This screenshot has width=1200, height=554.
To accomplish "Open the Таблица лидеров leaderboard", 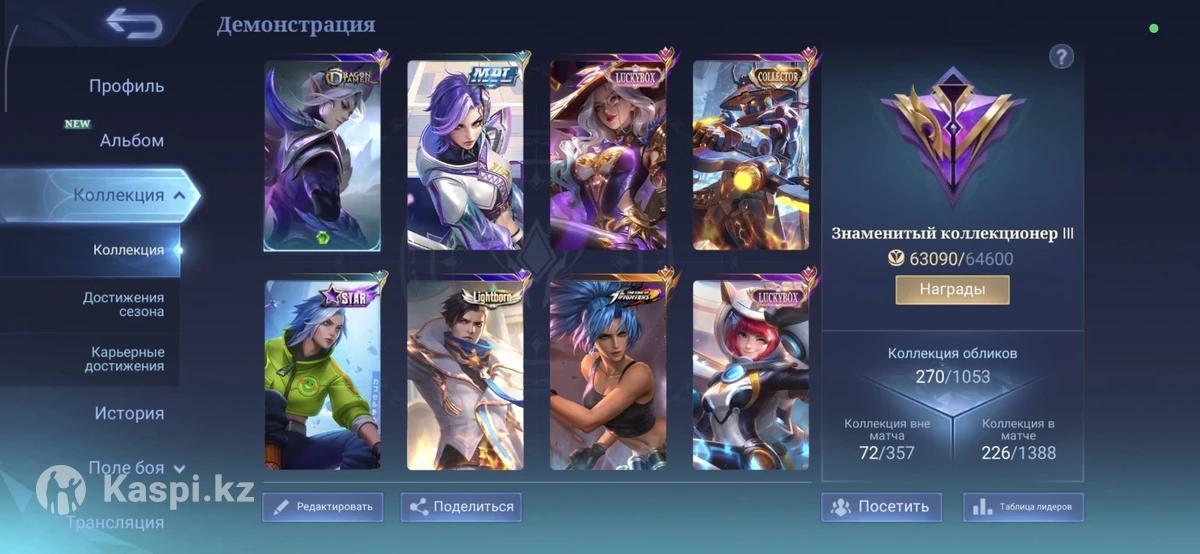I will [1023, 507].
